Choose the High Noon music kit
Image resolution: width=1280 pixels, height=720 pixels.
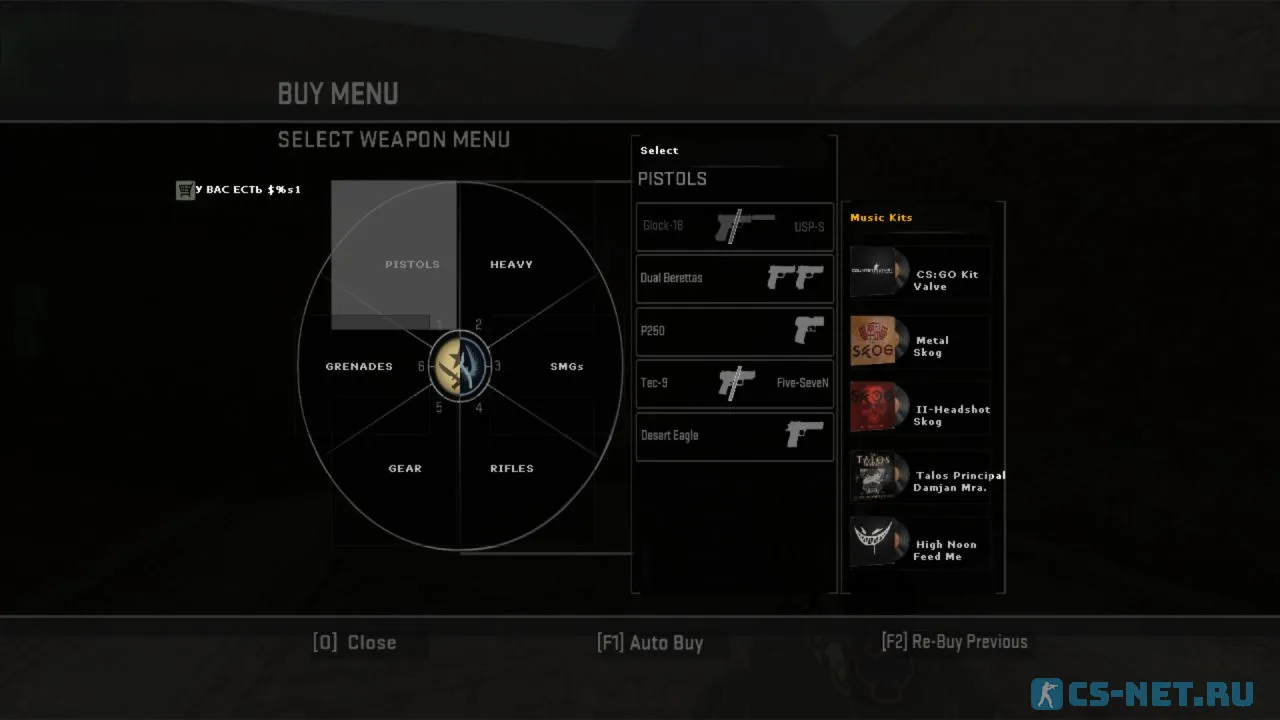(920, 544)
